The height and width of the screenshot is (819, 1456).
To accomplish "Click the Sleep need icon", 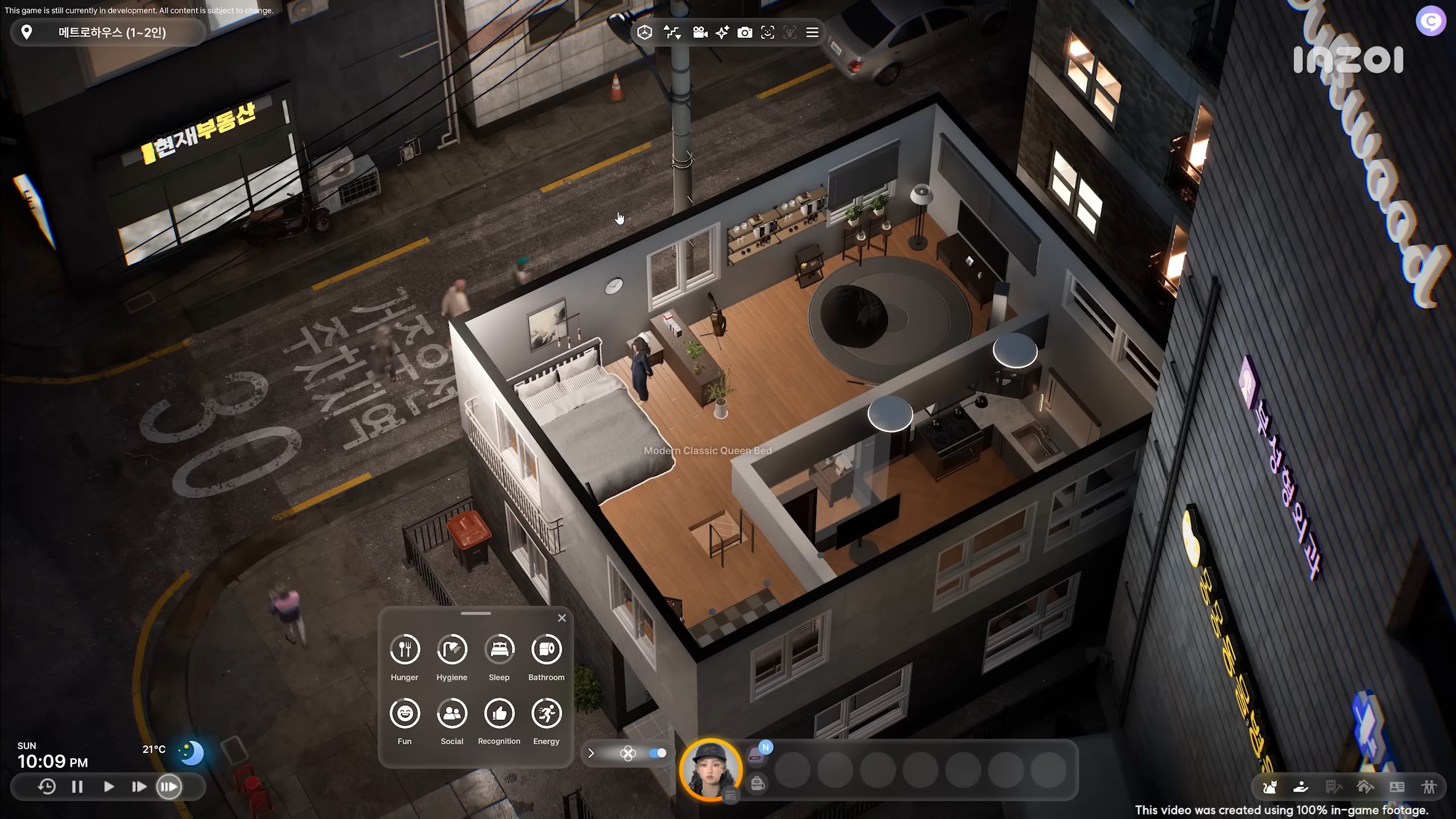I will pyautogui.click(x=499, y=650).
